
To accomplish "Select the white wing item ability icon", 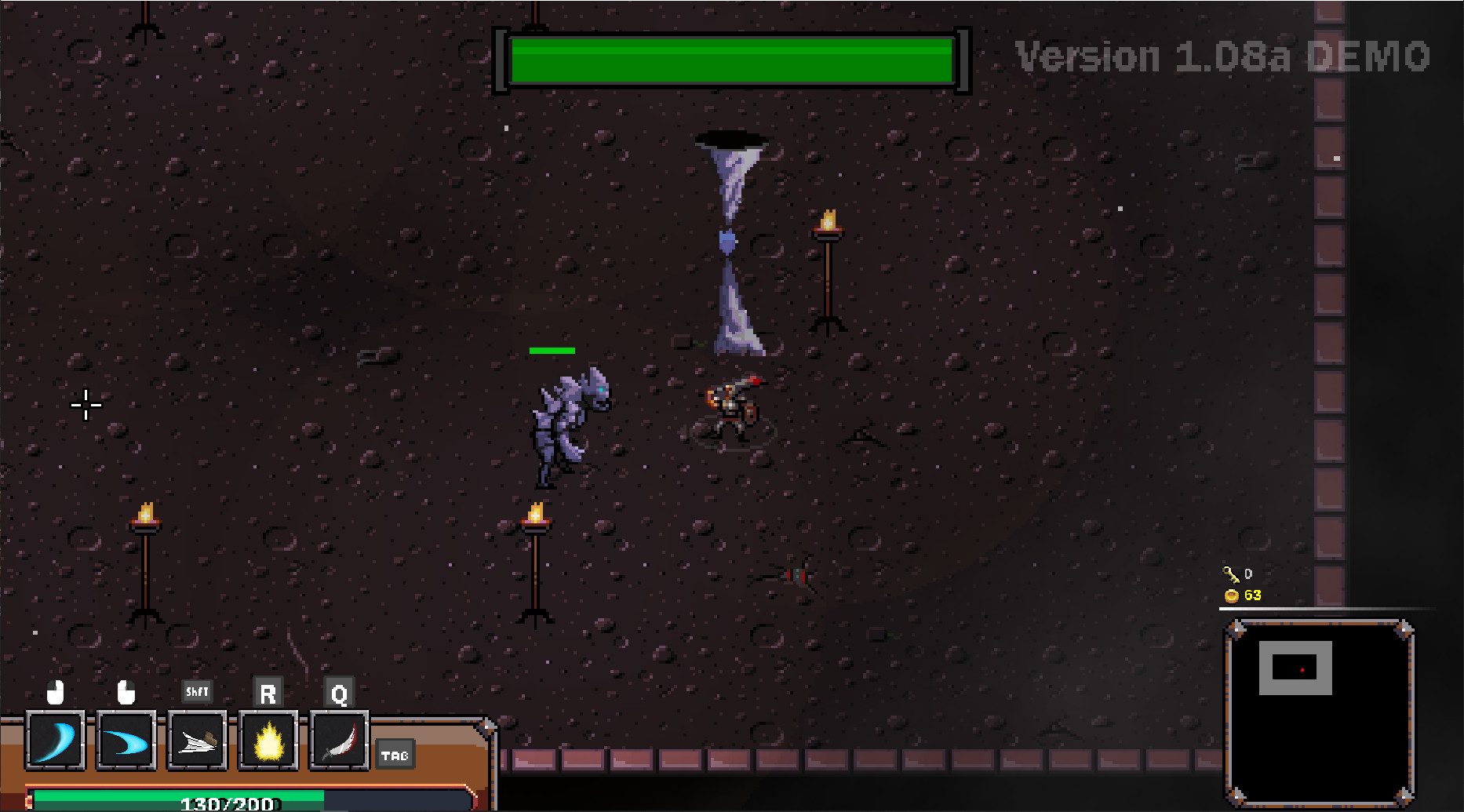I will 196,740.
